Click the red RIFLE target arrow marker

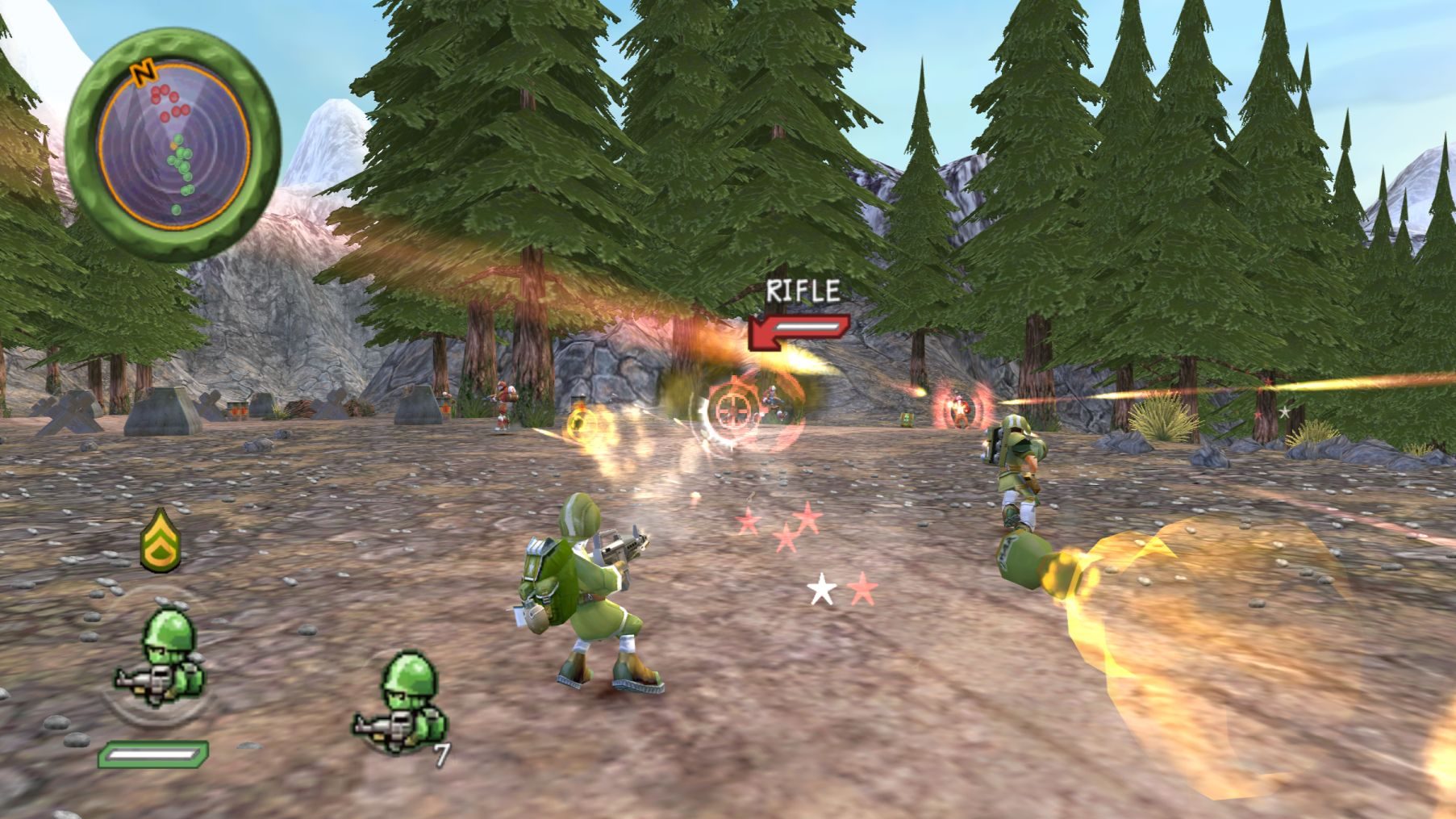(798, 332)
